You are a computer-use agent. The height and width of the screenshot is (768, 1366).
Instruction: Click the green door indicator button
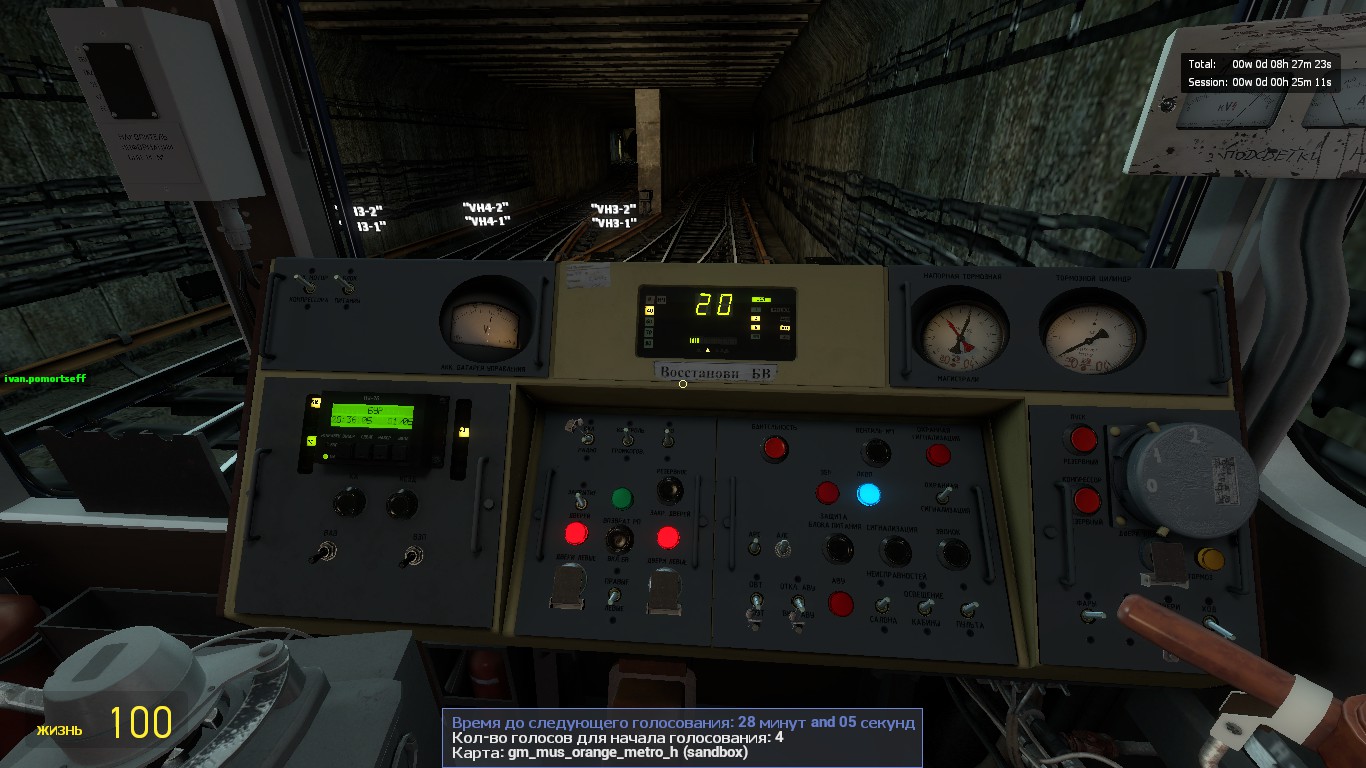(621, 497)
